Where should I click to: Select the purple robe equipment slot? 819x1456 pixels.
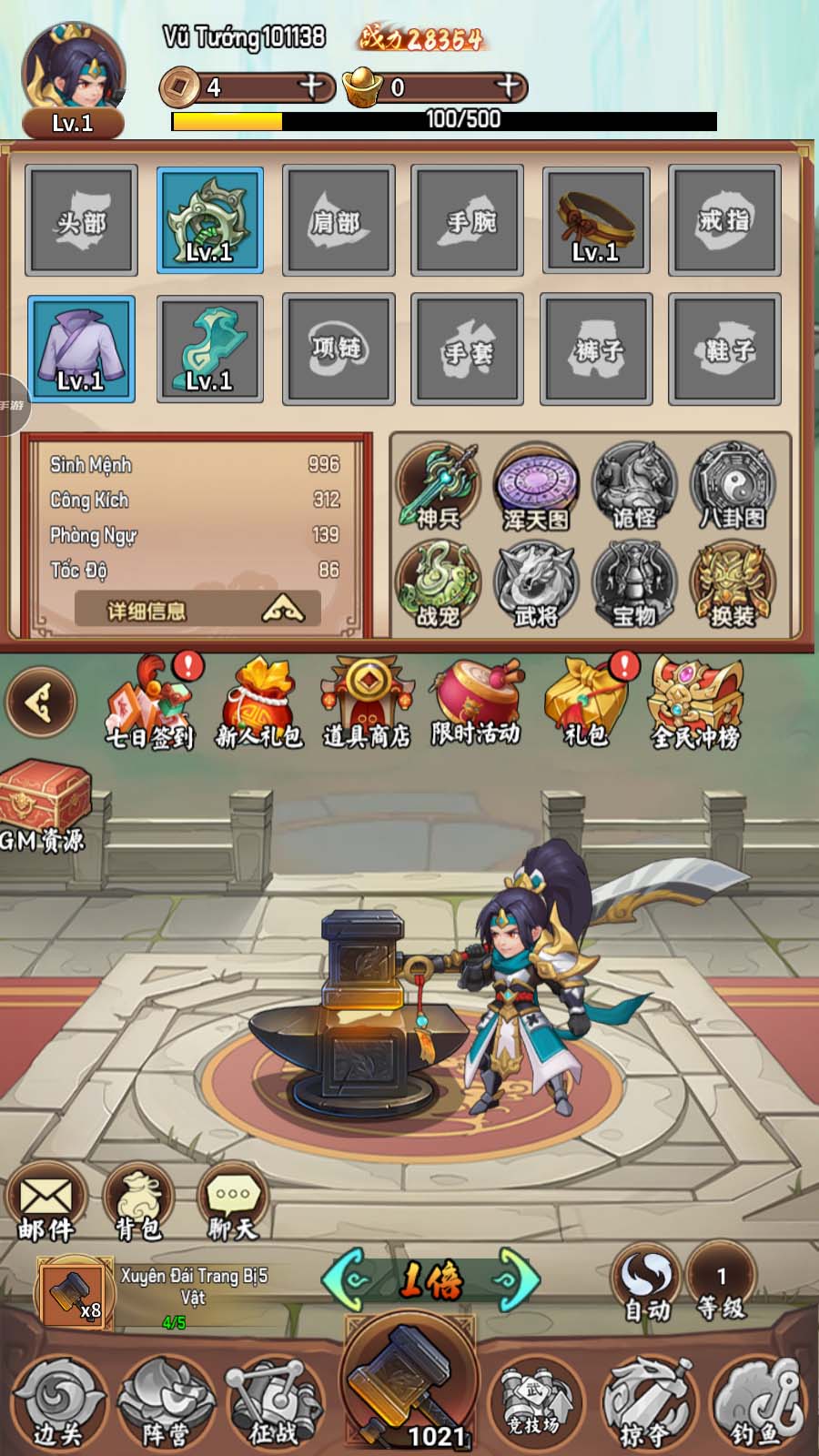pos(81,349)
